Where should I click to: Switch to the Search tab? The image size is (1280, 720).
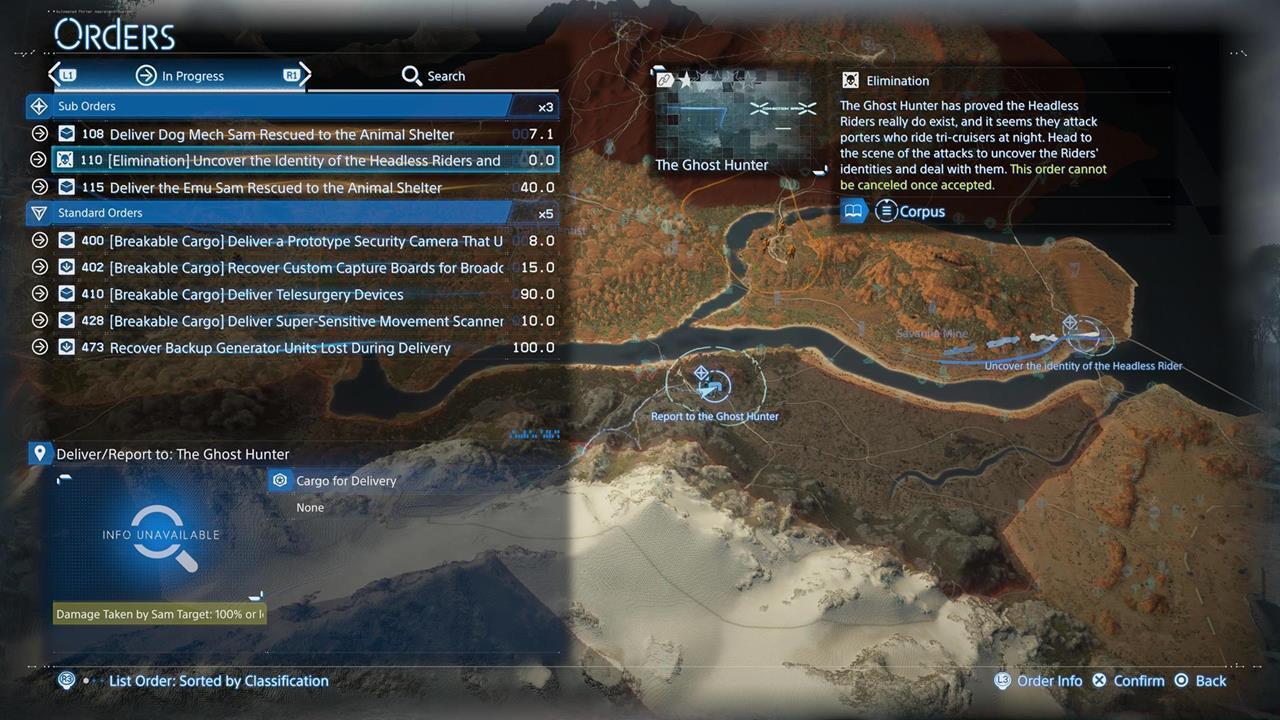pyautogui.click(x=433, y=75)
